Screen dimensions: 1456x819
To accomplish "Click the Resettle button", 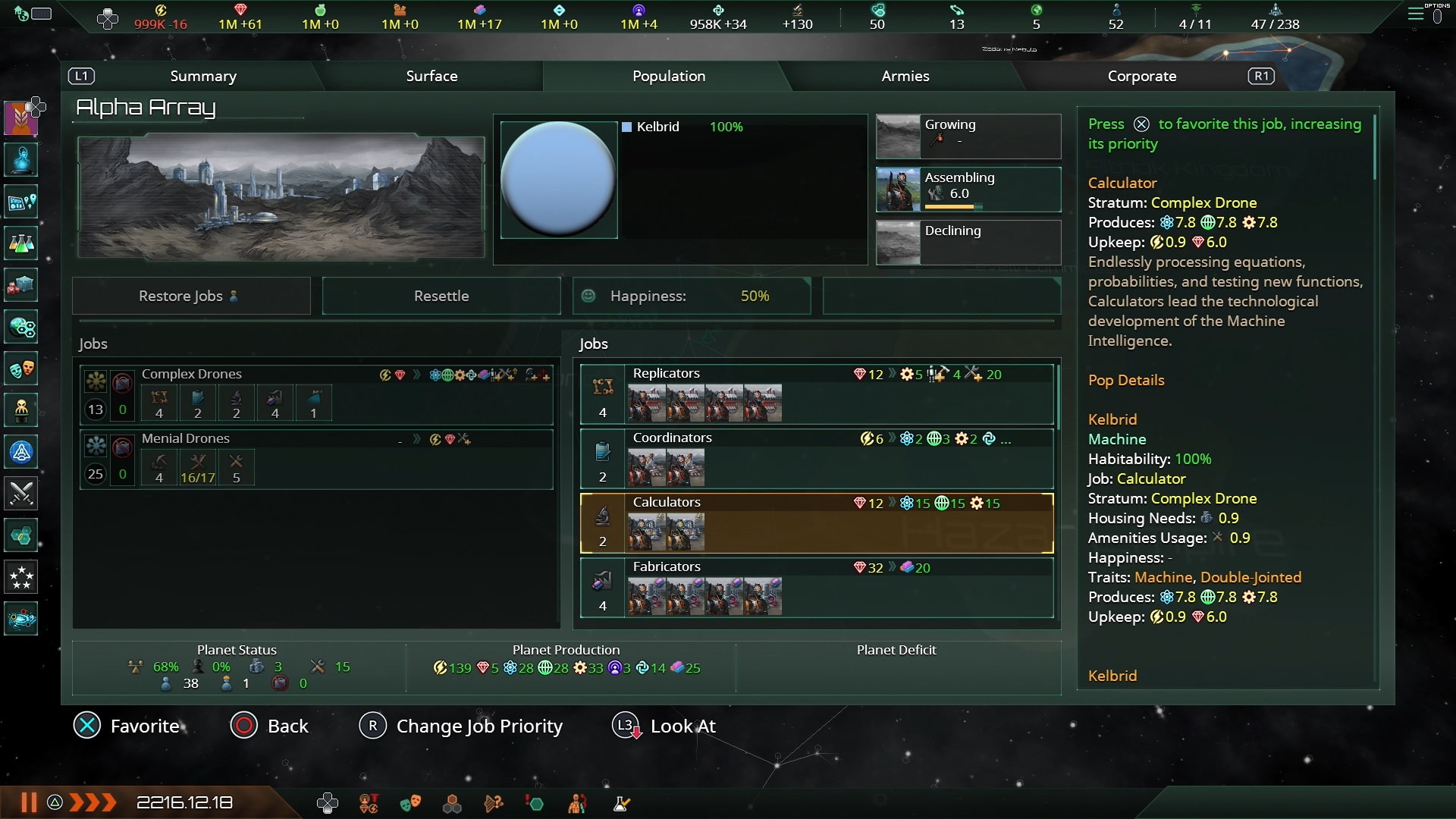I will point(441,296).
